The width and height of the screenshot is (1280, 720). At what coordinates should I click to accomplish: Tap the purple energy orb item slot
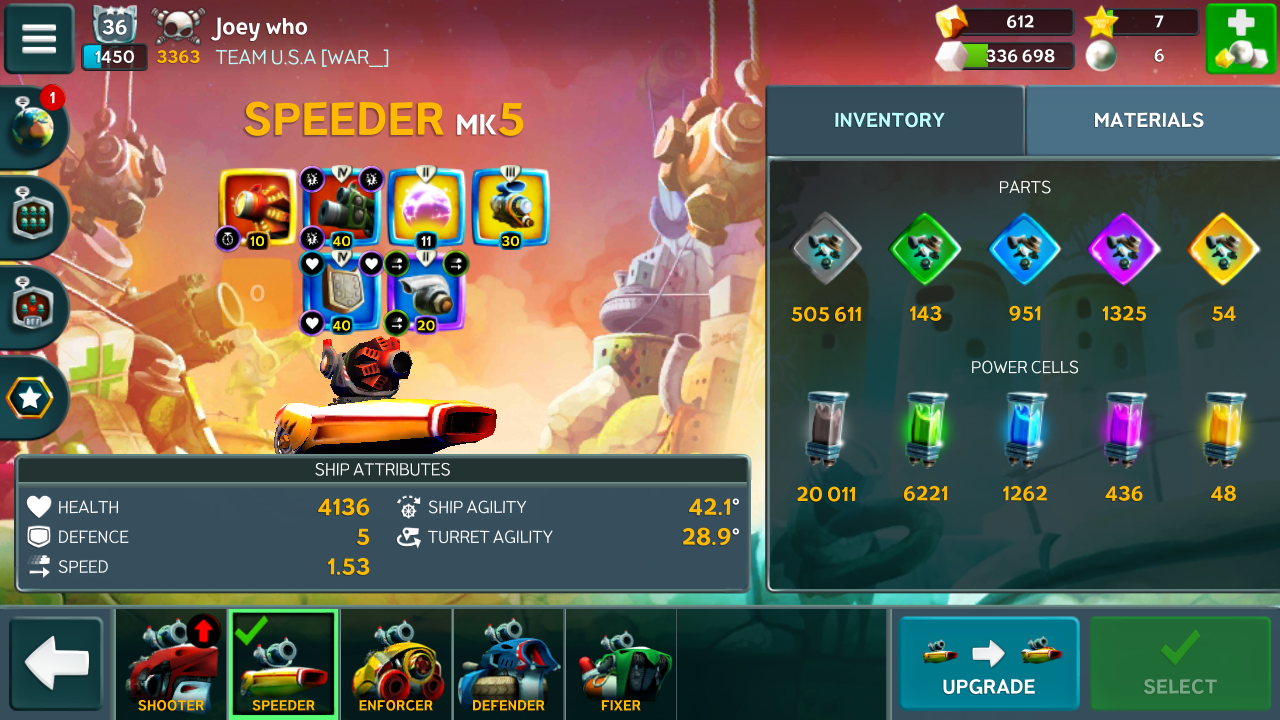click(426, 208)
